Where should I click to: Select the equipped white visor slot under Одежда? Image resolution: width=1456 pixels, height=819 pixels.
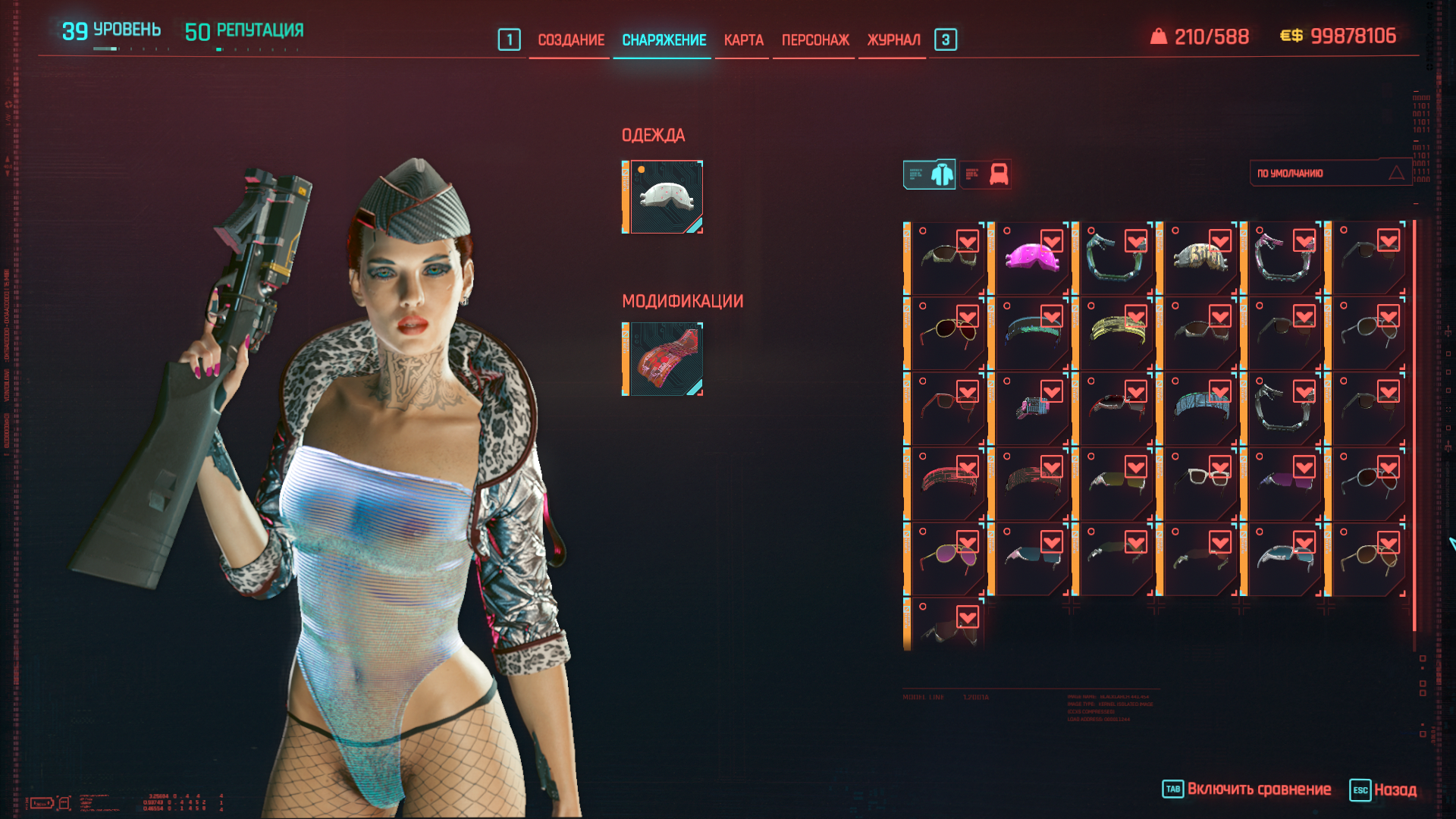click(x=665, y=197)
